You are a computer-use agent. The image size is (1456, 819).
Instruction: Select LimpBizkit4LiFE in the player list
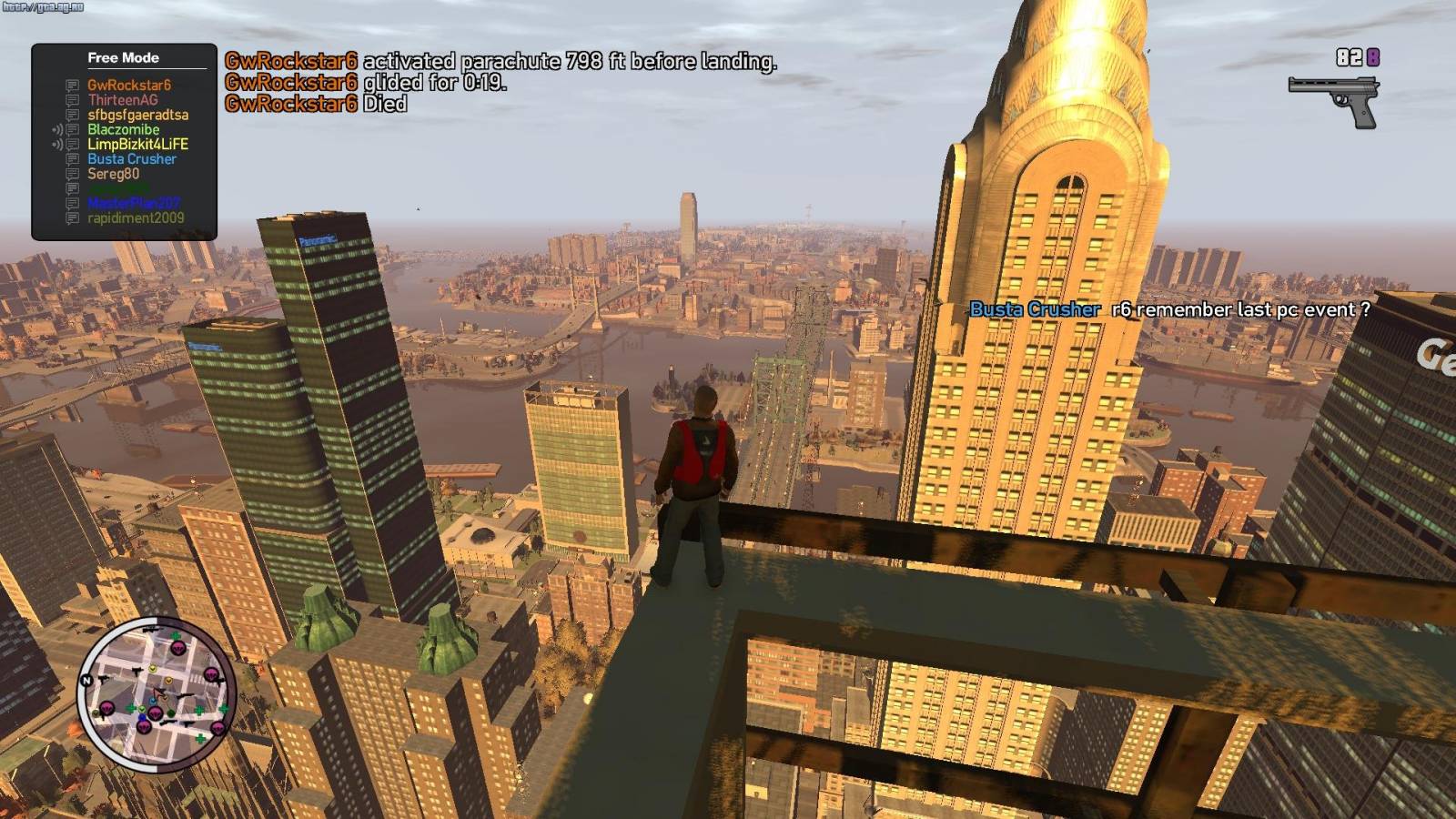click(137, 144)
